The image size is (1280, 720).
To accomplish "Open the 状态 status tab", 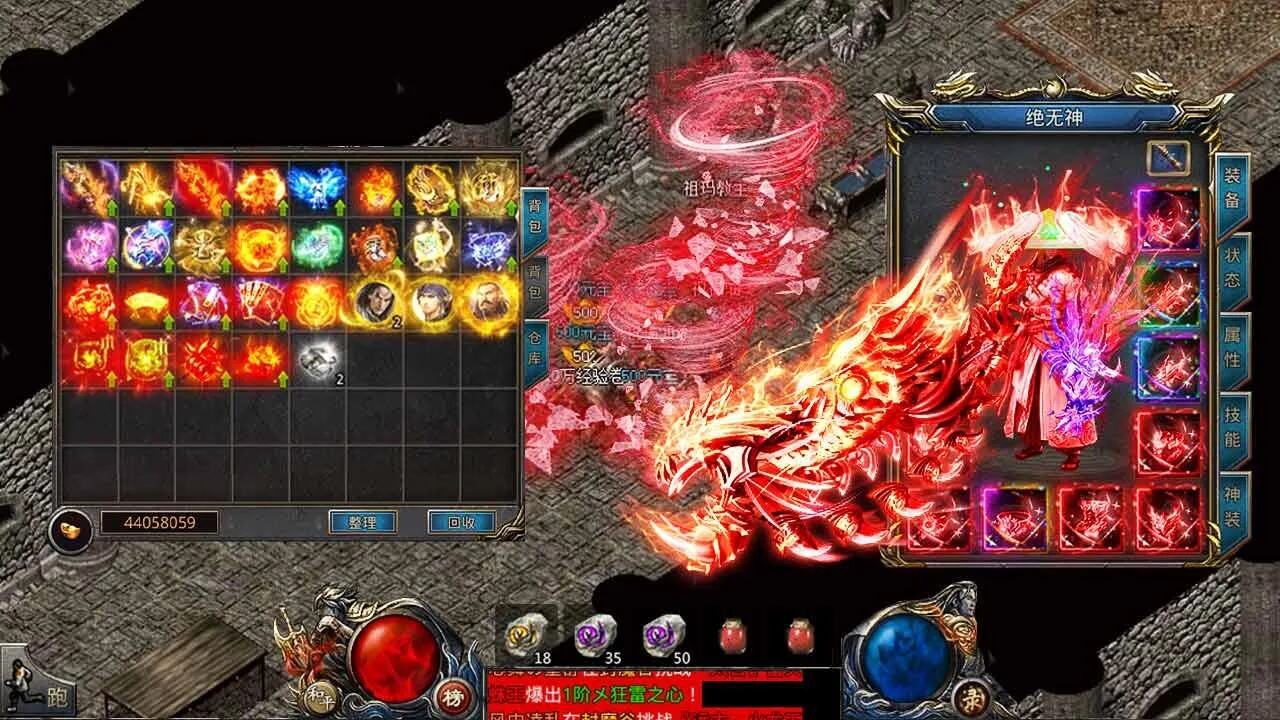I will pyautogui.click(x=1232, y=267).
